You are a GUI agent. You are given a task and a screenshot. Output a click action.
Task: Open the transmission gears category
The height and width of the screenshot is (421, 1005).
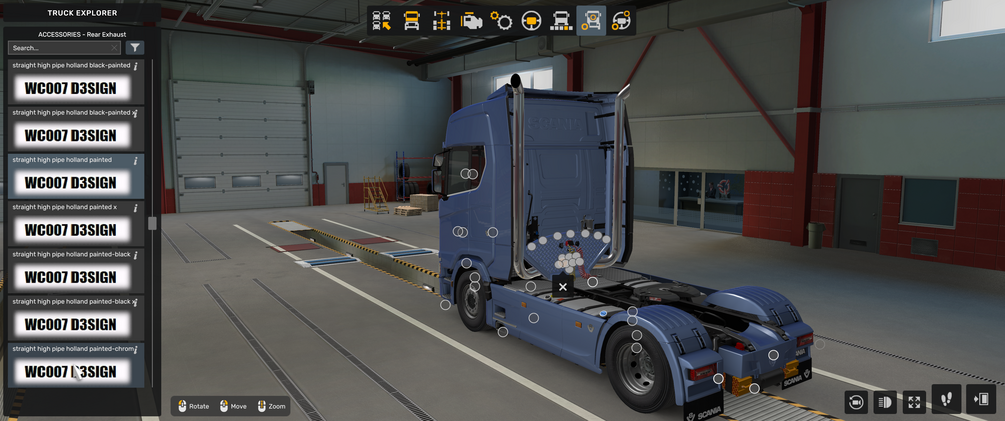coord(501,21)
